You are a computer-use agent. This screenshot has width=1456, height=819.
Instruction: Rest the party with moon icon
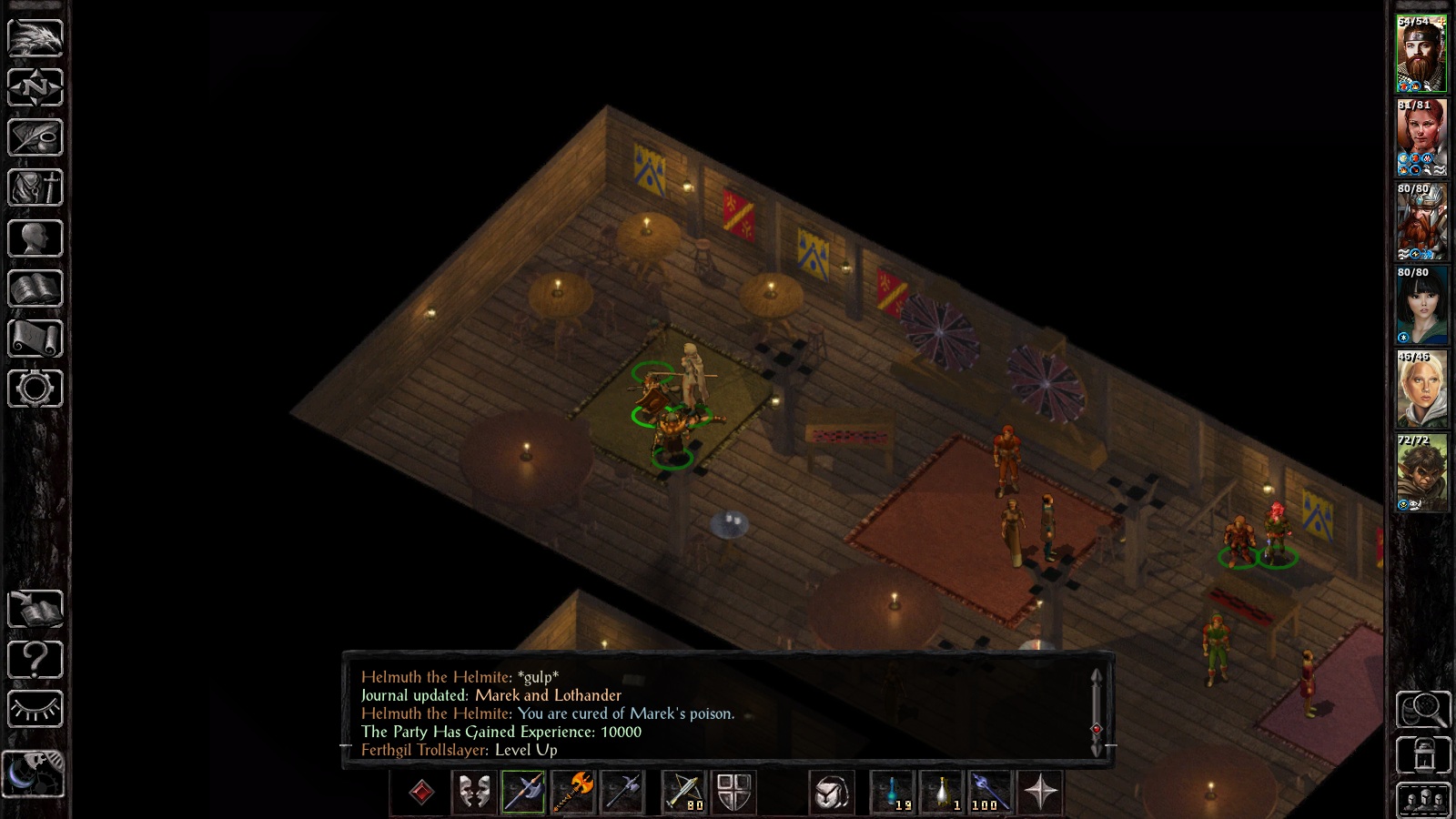(x=34, y=773)
